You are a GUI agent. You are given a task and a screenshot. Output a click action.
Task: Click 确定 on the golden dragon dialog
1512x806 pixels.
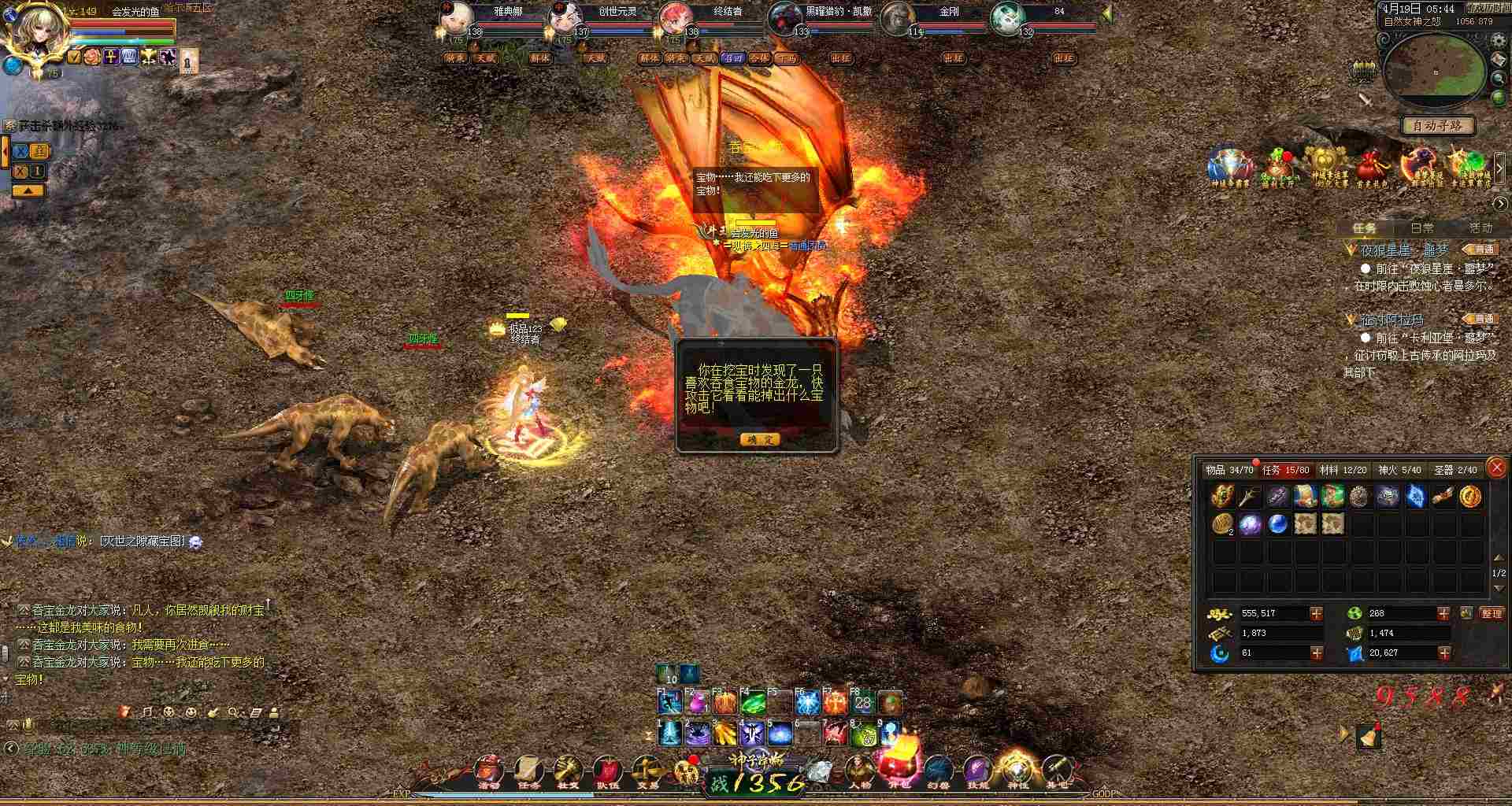point(760,439)
